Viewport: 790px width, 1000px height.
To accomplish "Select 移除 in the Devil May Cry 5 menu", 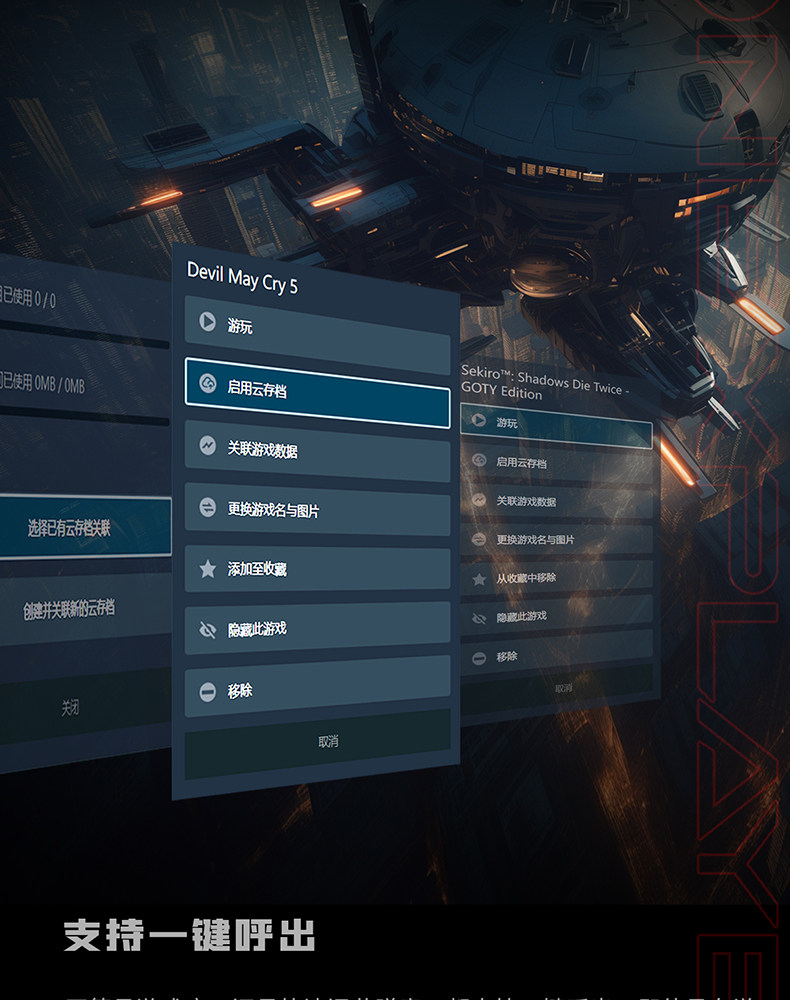I will [x=317, y=690].
